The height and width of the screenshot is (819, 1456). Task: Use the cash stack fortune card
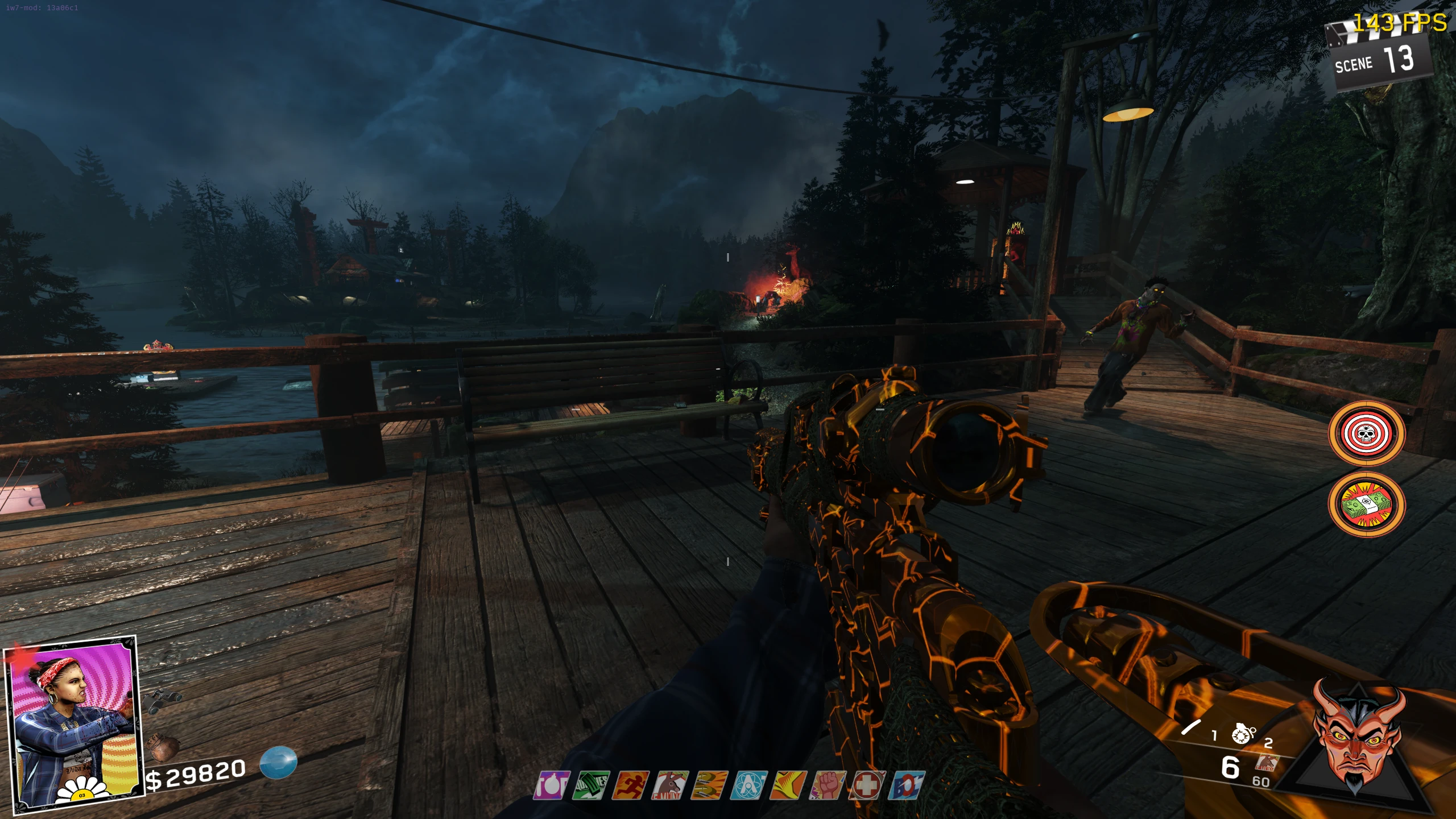(x=1366, y=504)
